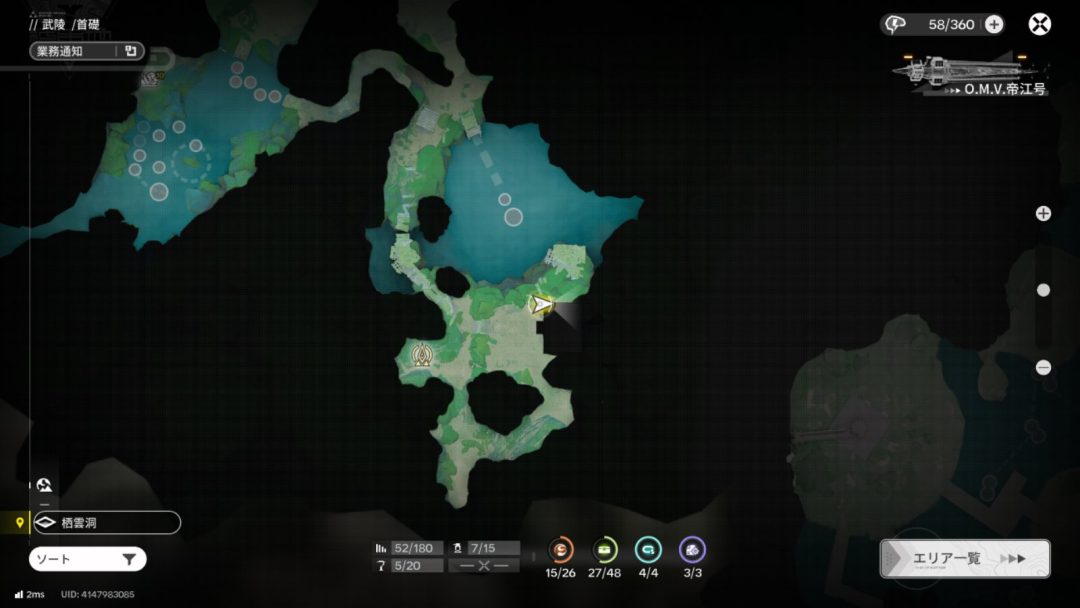Select the tower emblem map marker
Viewport: 1080px width, 608px height.
(x=421, y=355)
